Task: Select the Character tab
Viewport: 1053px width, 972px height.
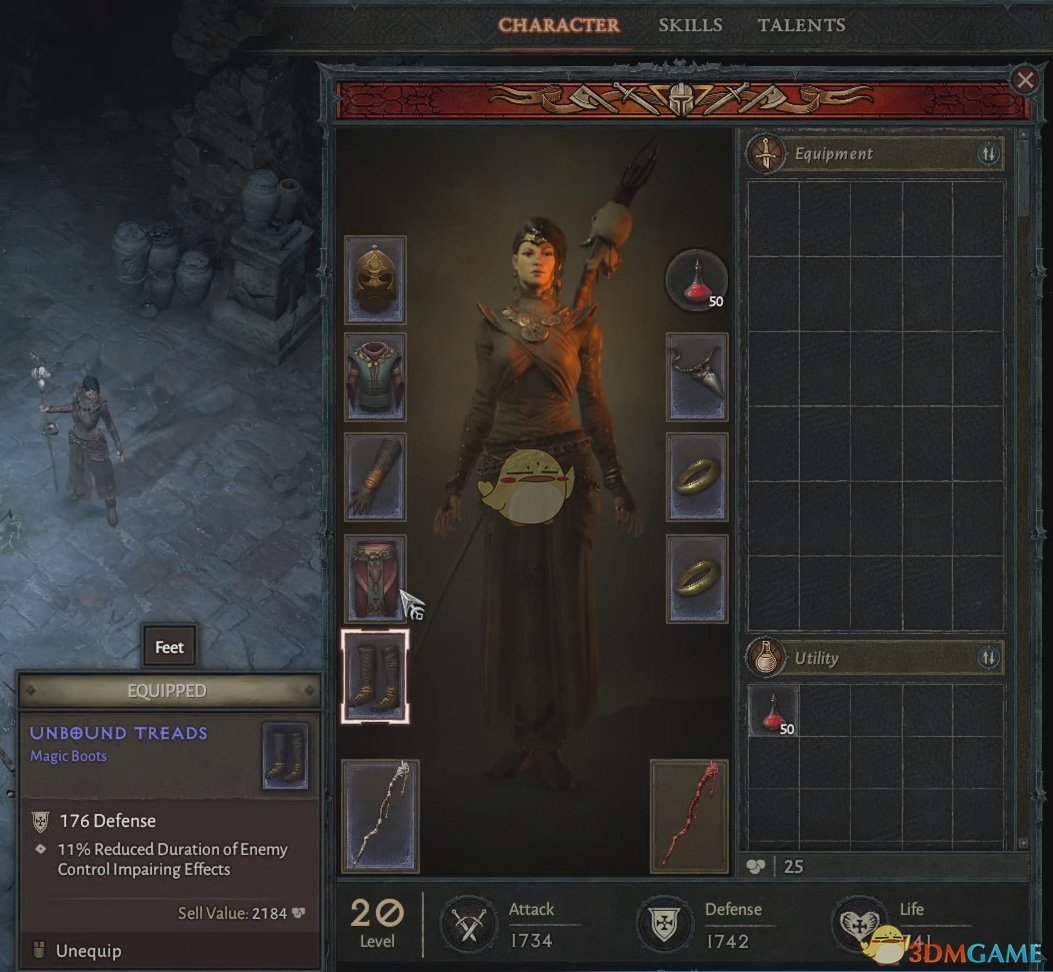Action: [559, 25]
